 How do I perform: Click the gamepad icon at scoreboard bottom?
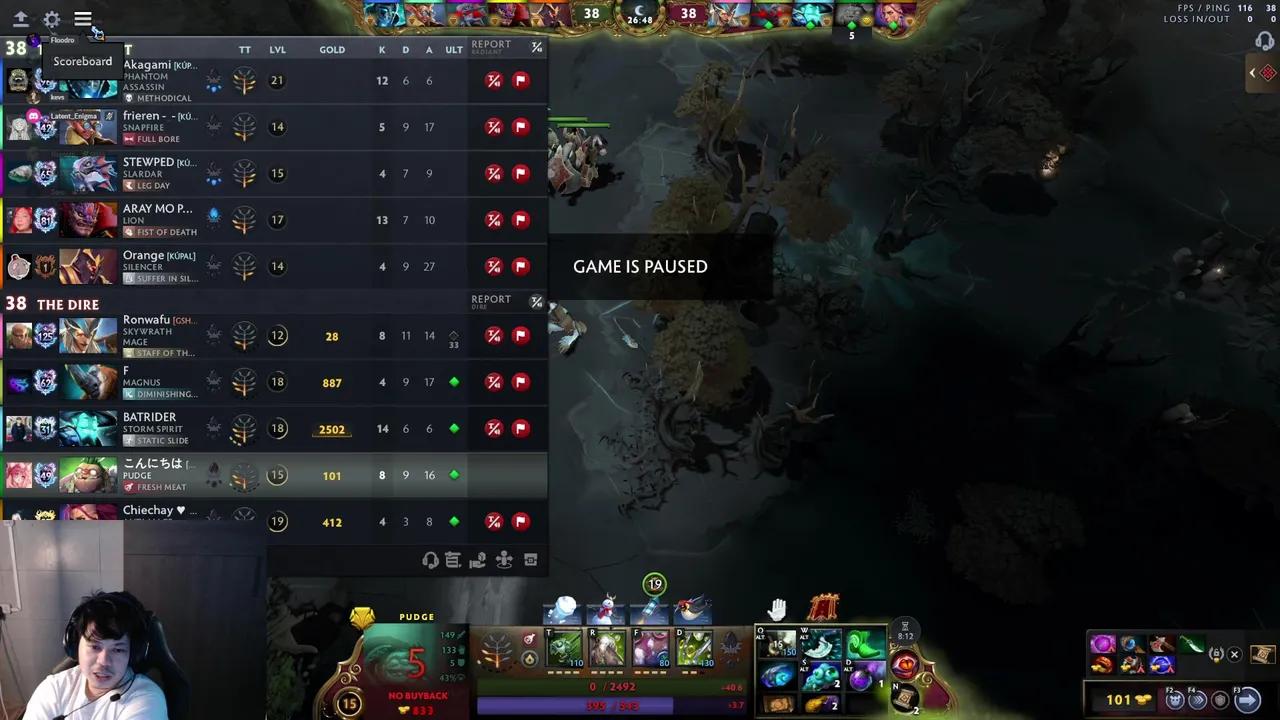[504, 560]
